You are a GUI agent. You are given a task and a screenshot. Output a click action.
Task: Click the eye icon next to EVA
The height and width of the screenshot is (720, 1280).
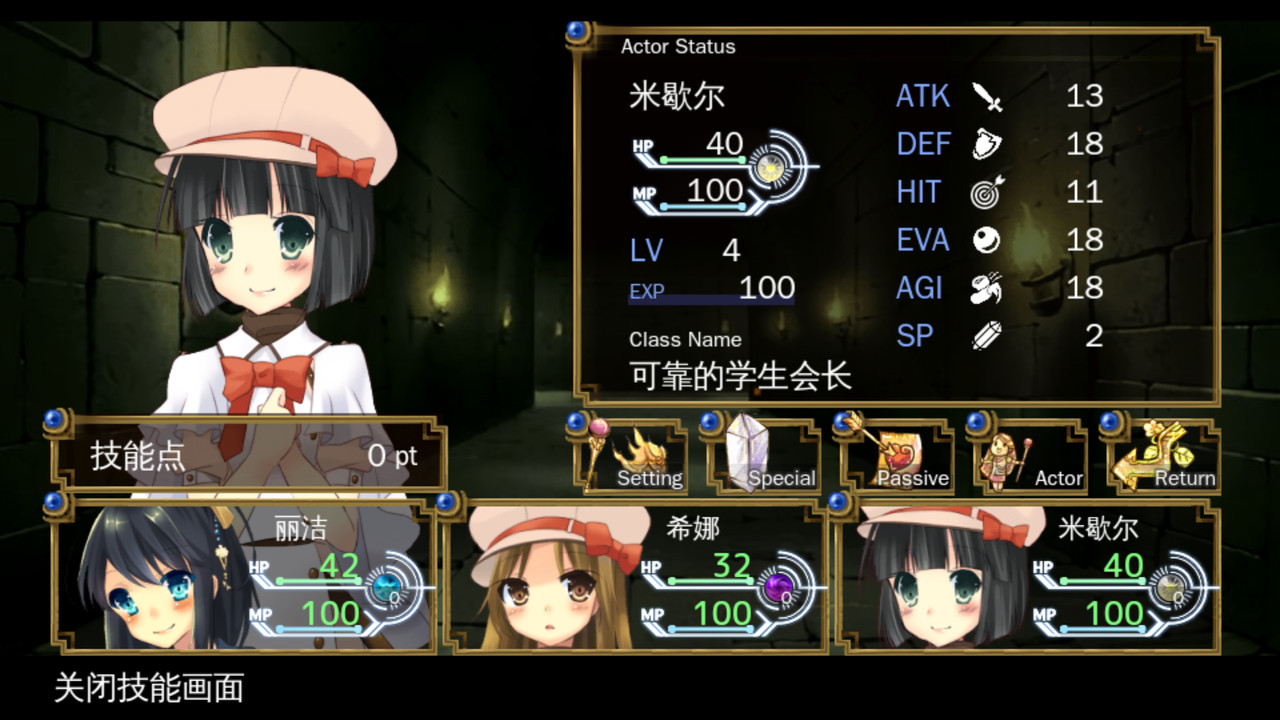[x=985, y=239]
